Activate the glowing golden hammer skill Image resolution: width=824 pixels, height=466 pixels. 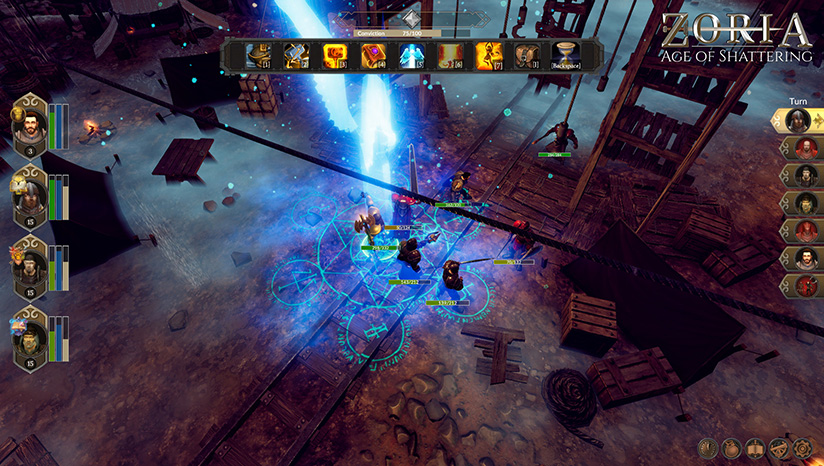tap(333, 56)
